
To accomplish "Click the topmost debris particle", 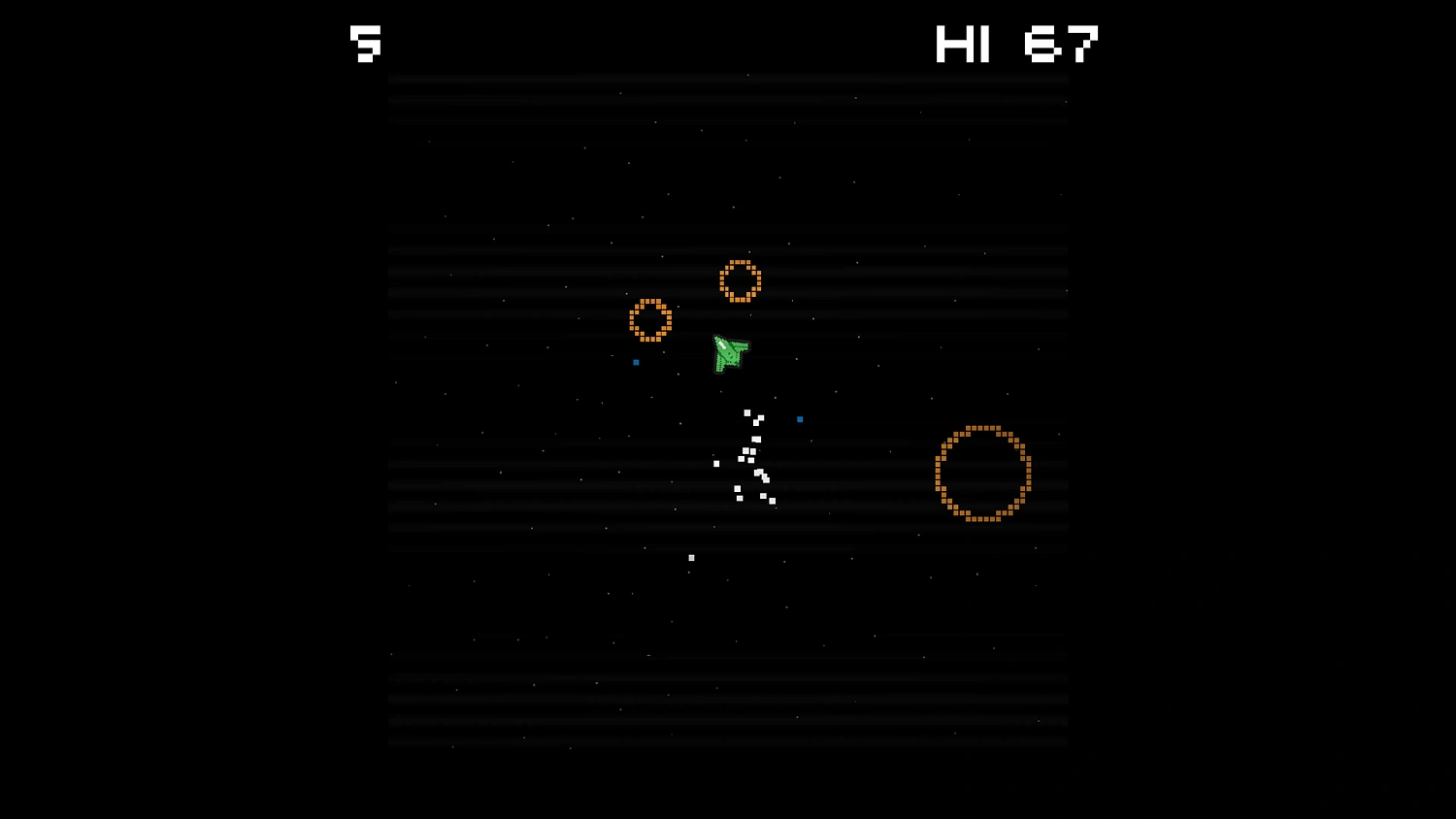I will (x=745, y=411).
